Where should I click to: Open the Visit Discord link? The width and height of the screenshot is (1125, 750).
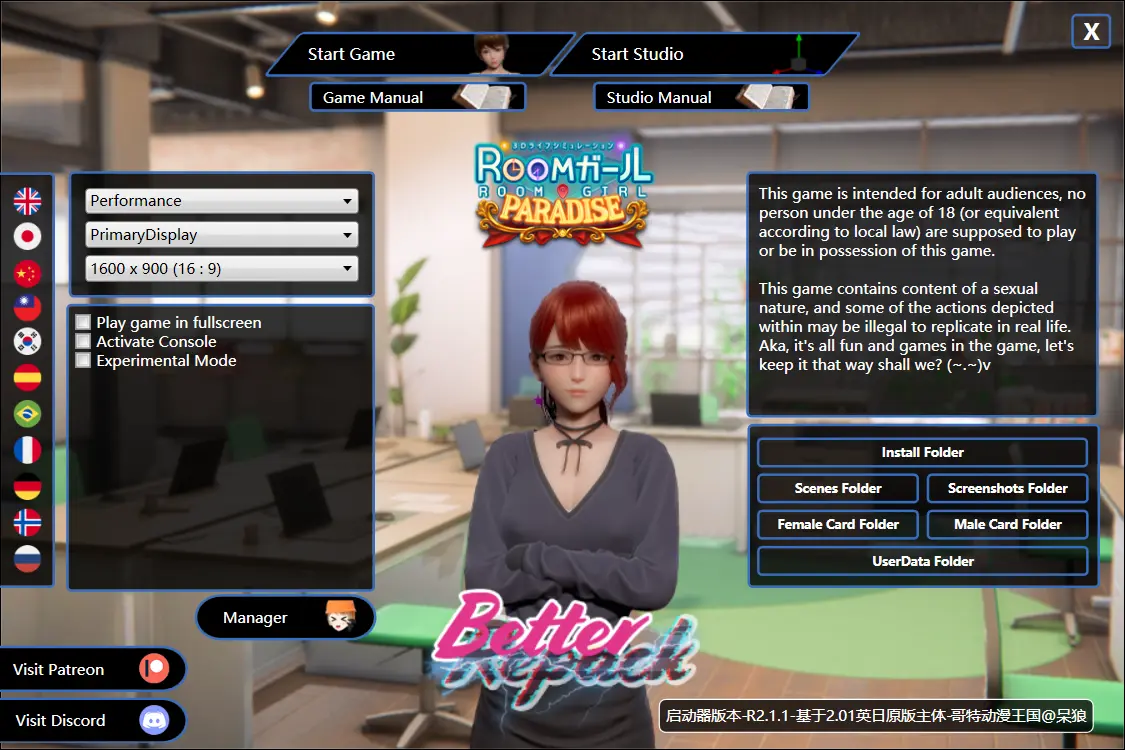[92, 720]
